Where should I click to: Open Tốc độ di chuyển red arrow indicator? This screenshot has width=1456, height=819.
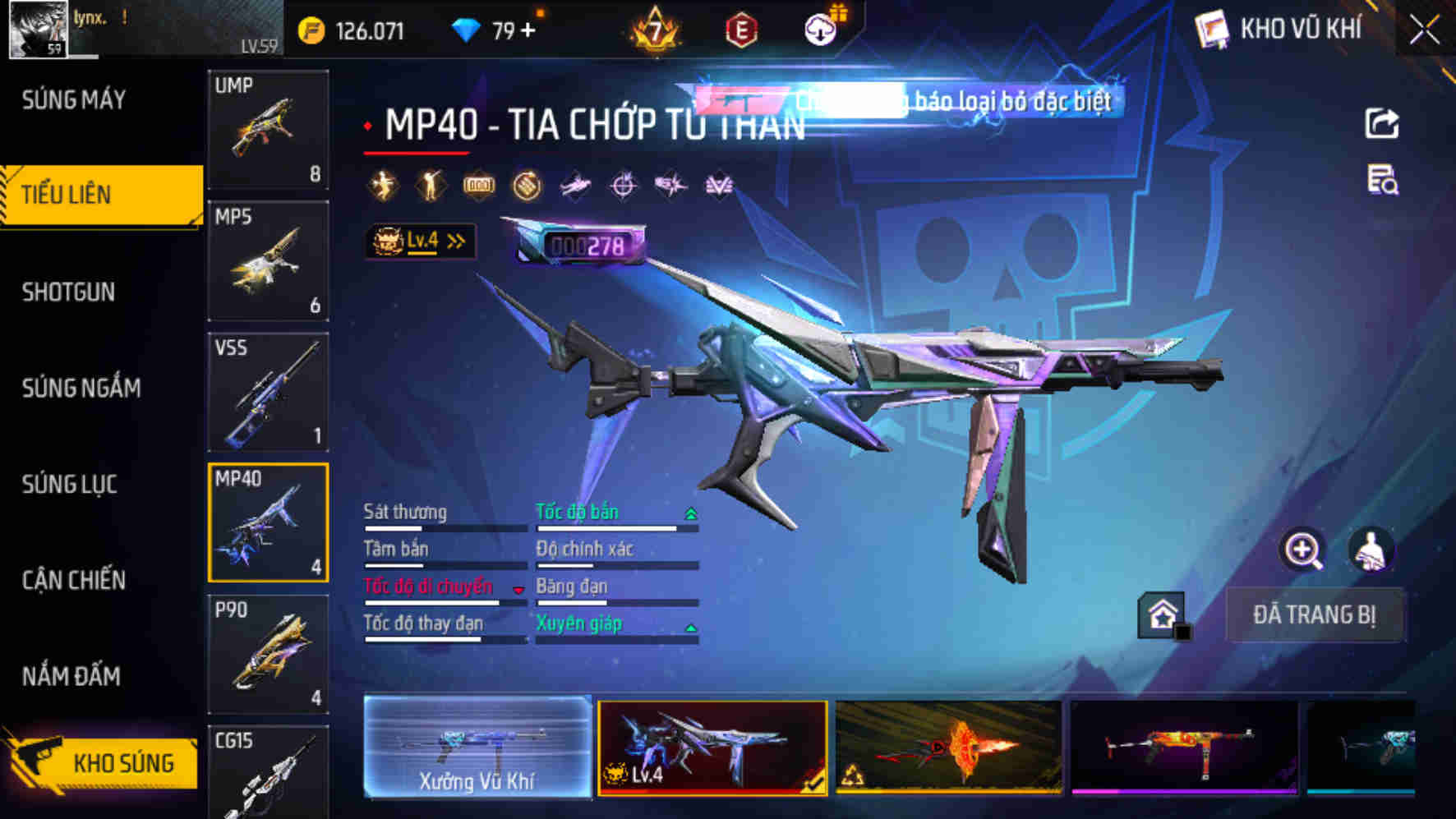[x=518, y=588]
